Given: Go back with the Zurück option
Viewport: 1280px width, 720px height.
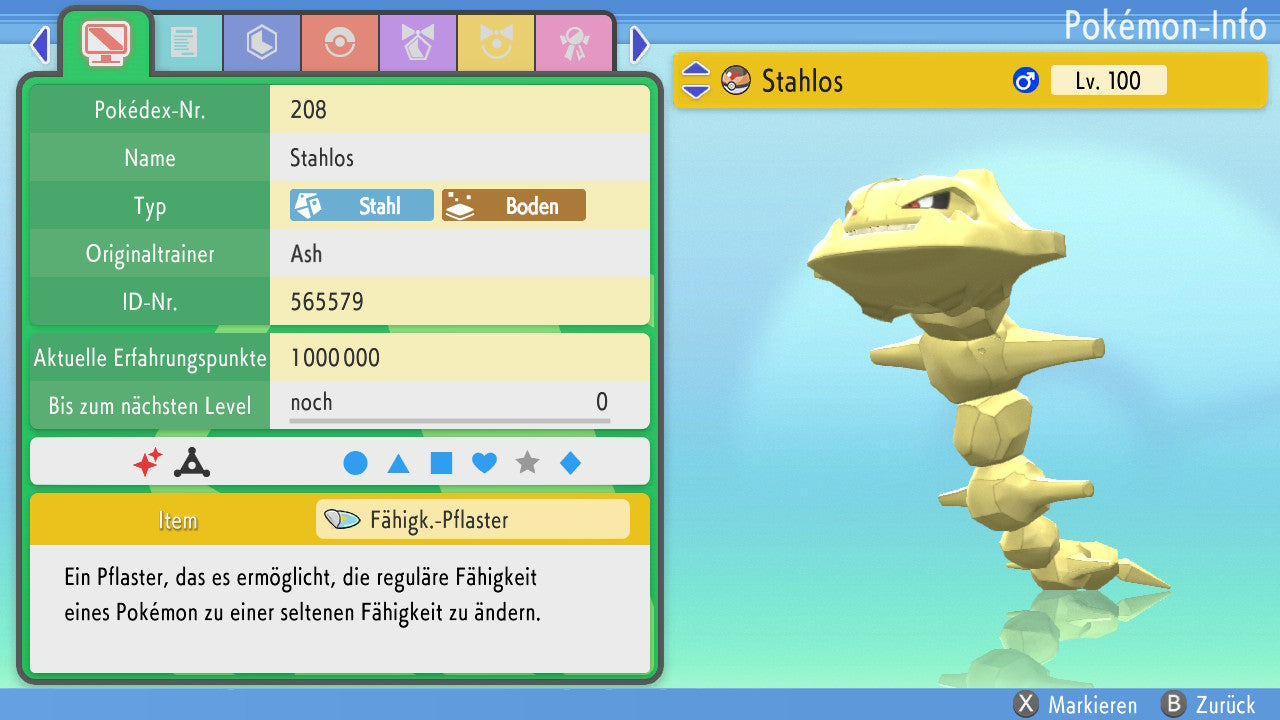Looking at the screenshot, I should click(1208, 705).
